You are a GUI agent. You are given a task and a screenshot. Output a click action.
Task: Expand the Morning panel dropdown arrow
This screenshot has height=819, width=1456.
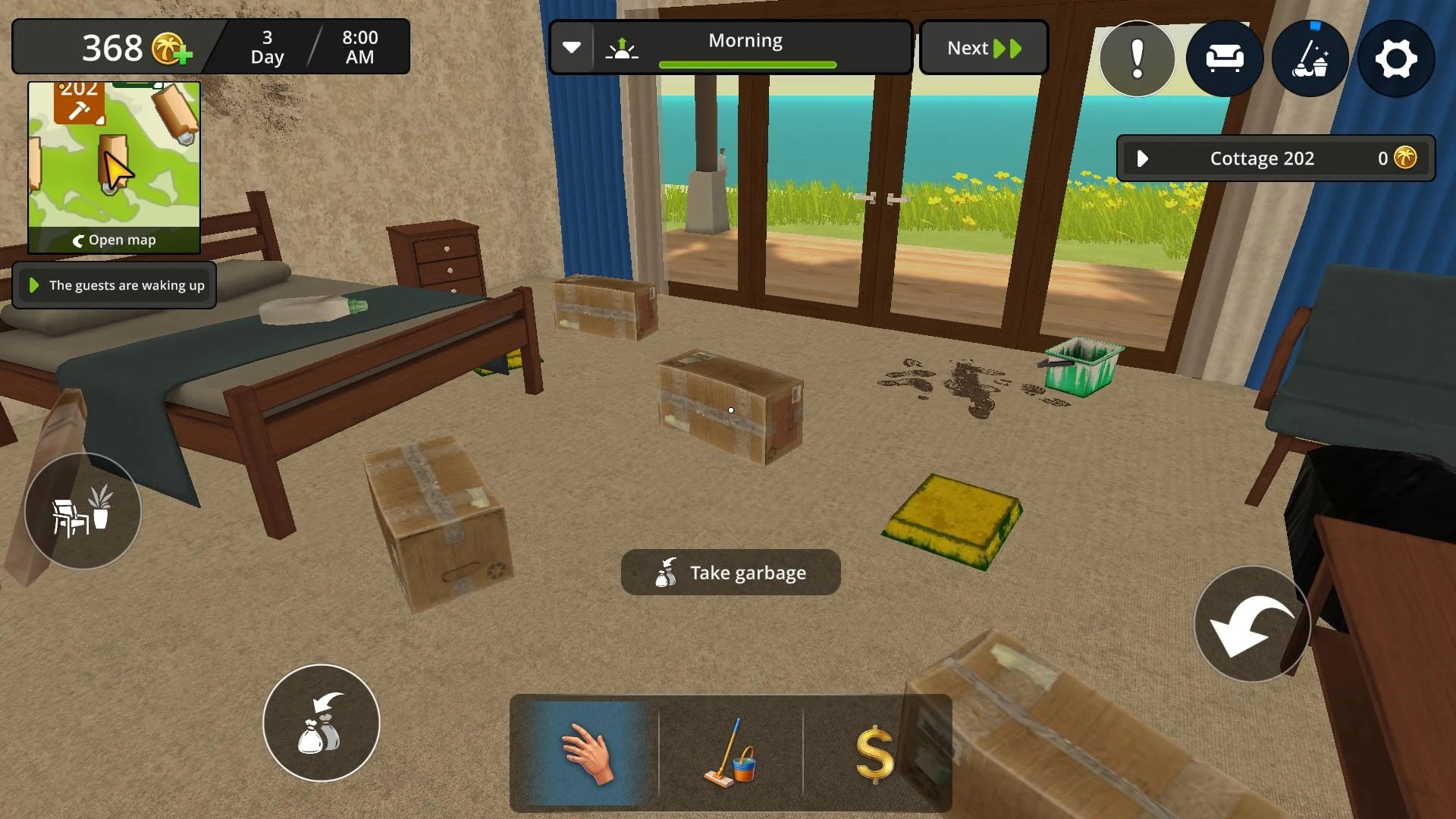pos(573,47)
